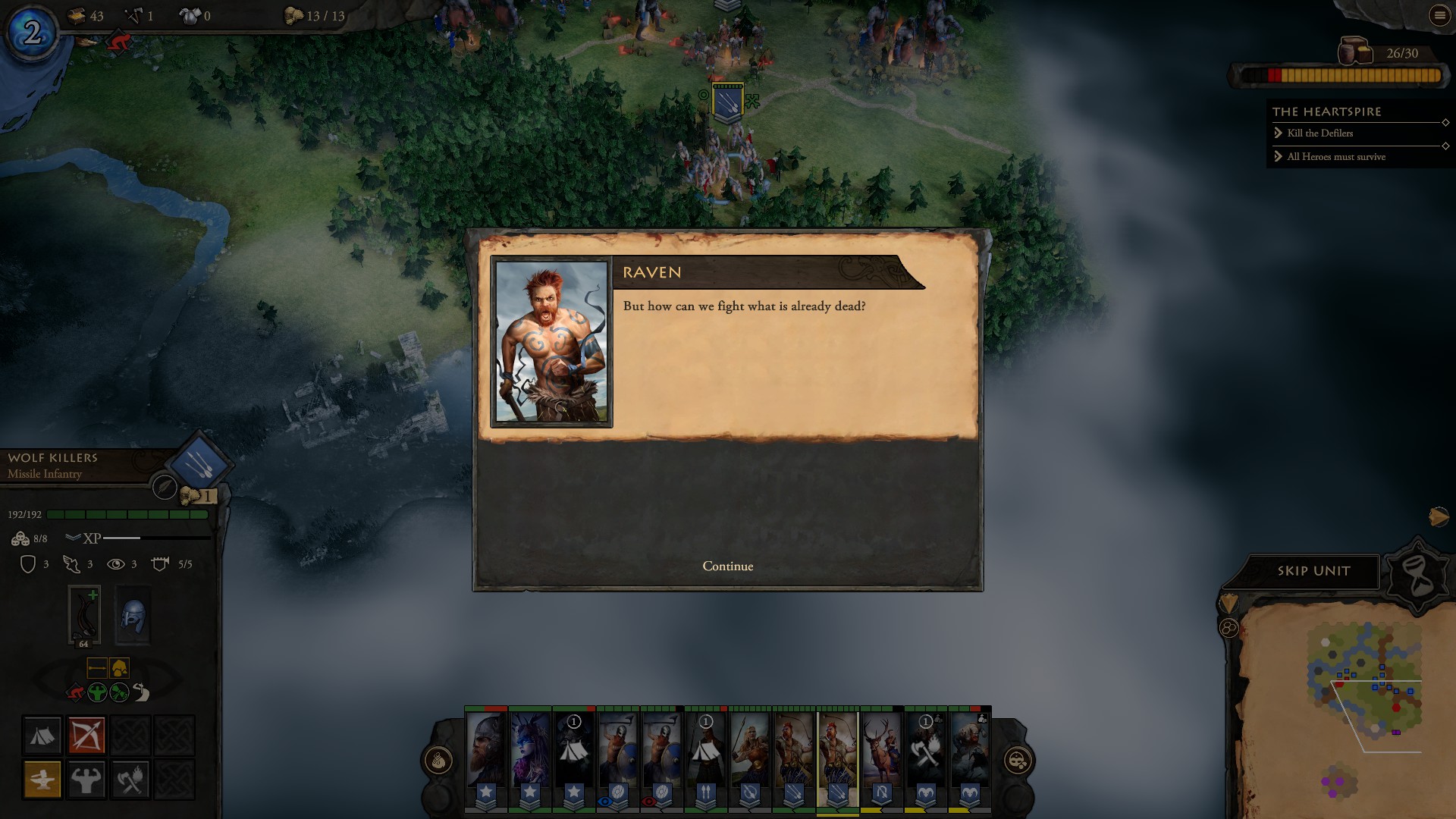Viewport: 1456px width, 819px height.
Task: Select the blonde spear woman unit card
Action: coord(749,751)
